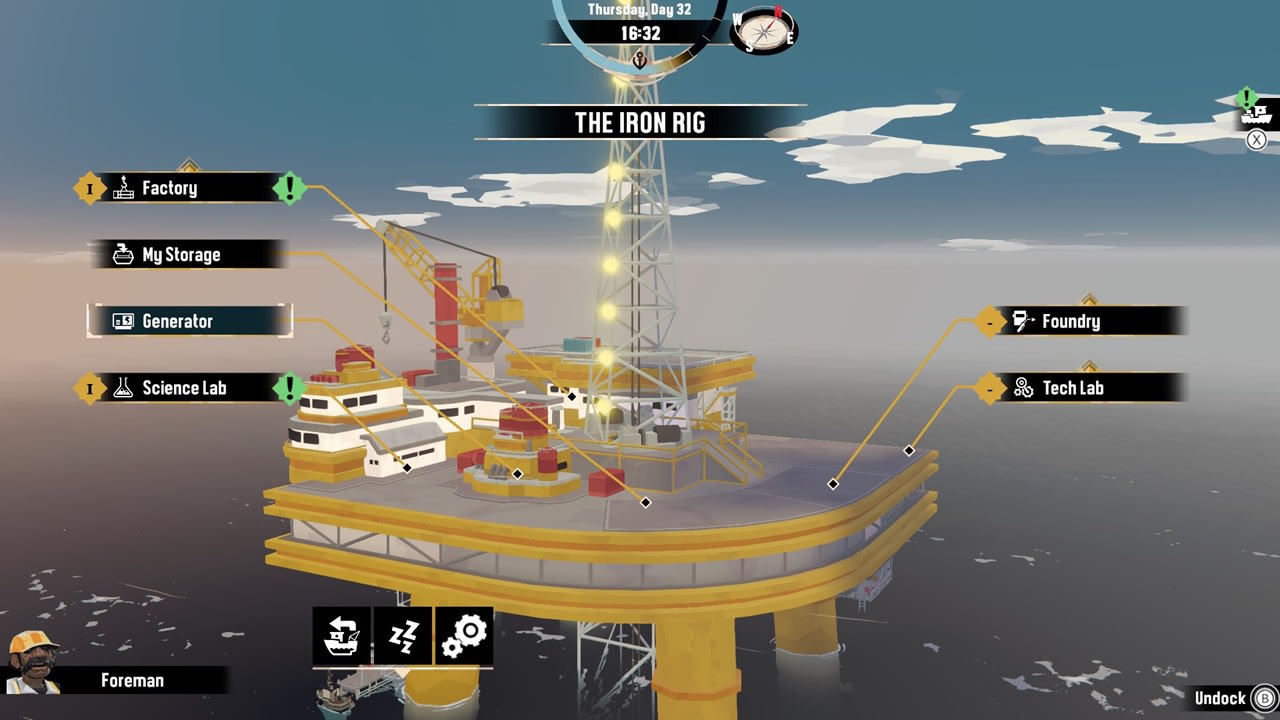Click the Factory green exclamation badge
The image size is (1280, 720).
[289, 186]
